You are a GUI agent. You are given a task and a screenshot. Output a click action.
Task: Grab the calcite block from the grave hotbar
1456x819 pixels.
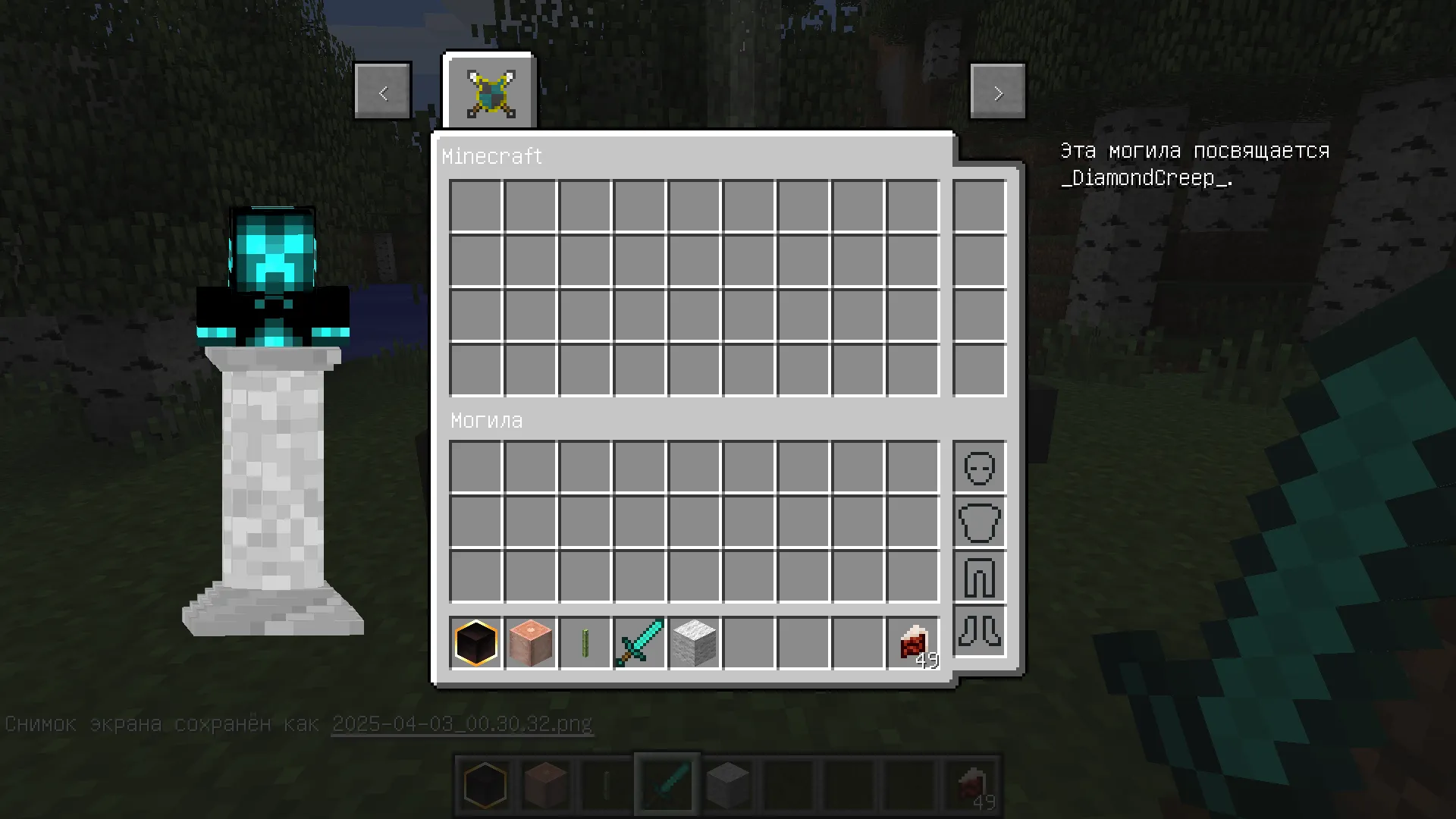pos(694,642)
